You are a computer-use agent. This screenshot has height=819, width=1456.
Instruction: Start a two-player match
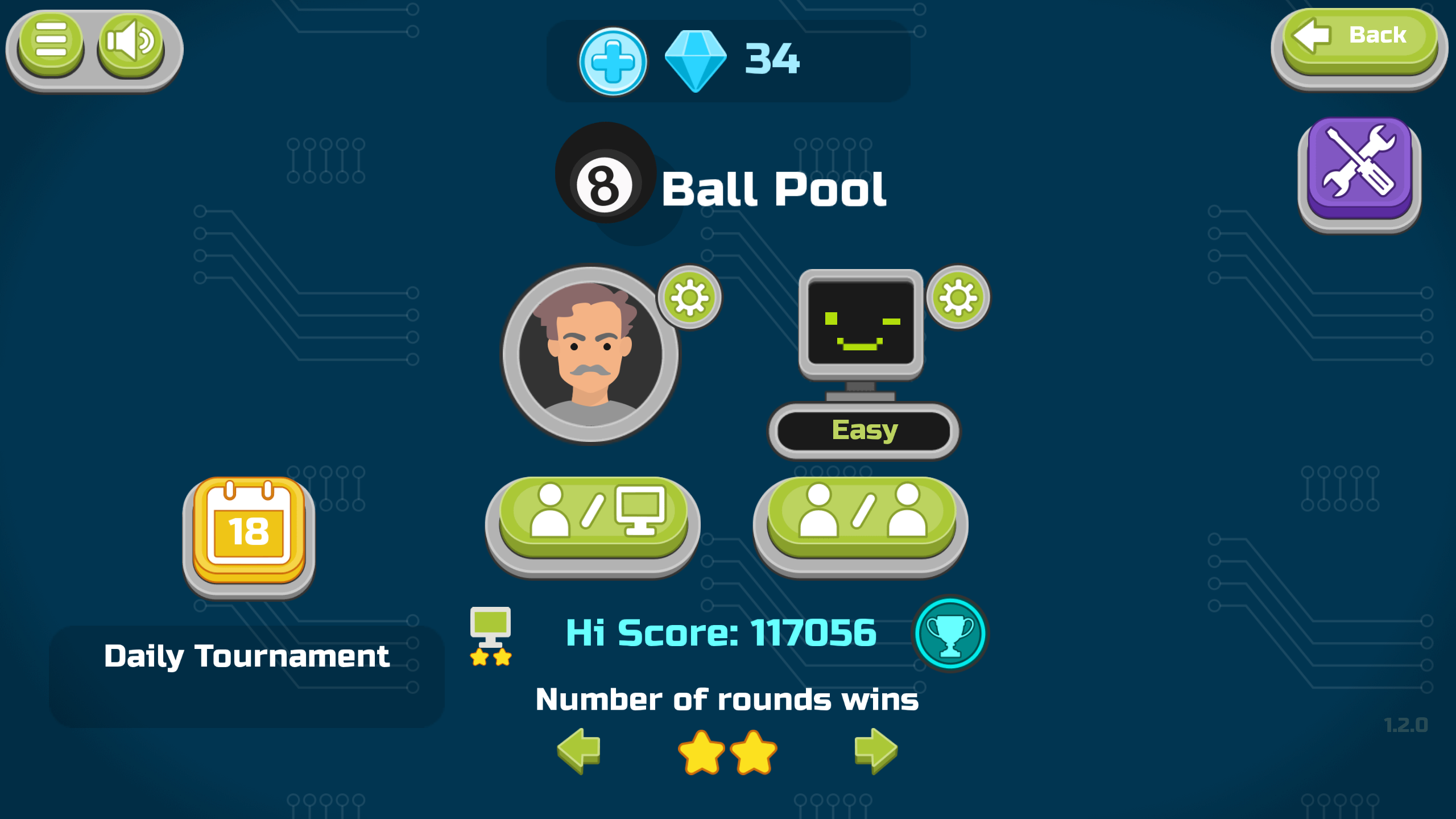click(862, 518)
